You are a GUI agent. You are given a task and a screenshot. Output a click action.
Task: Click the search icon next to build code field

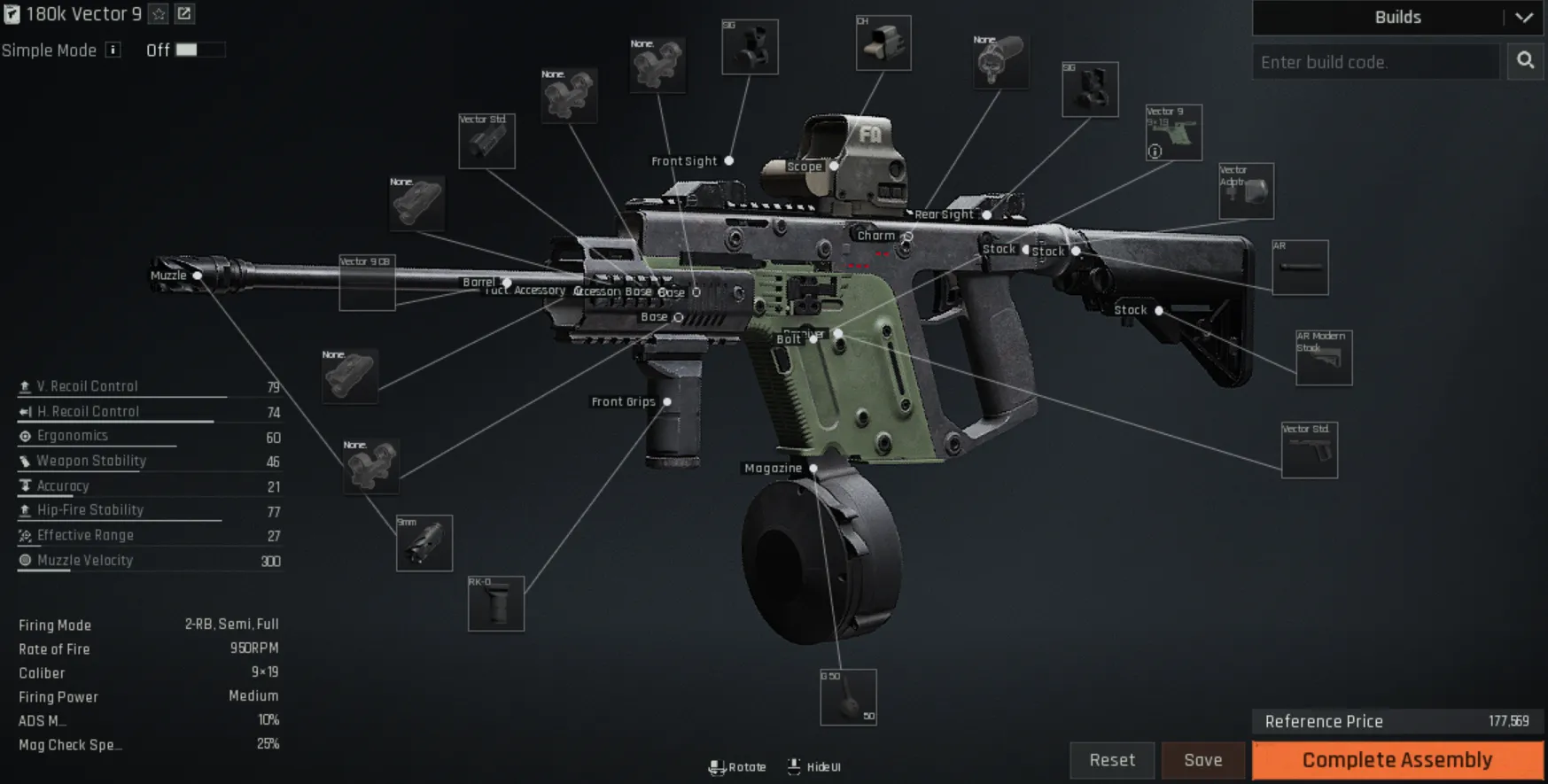[1525, 61]
